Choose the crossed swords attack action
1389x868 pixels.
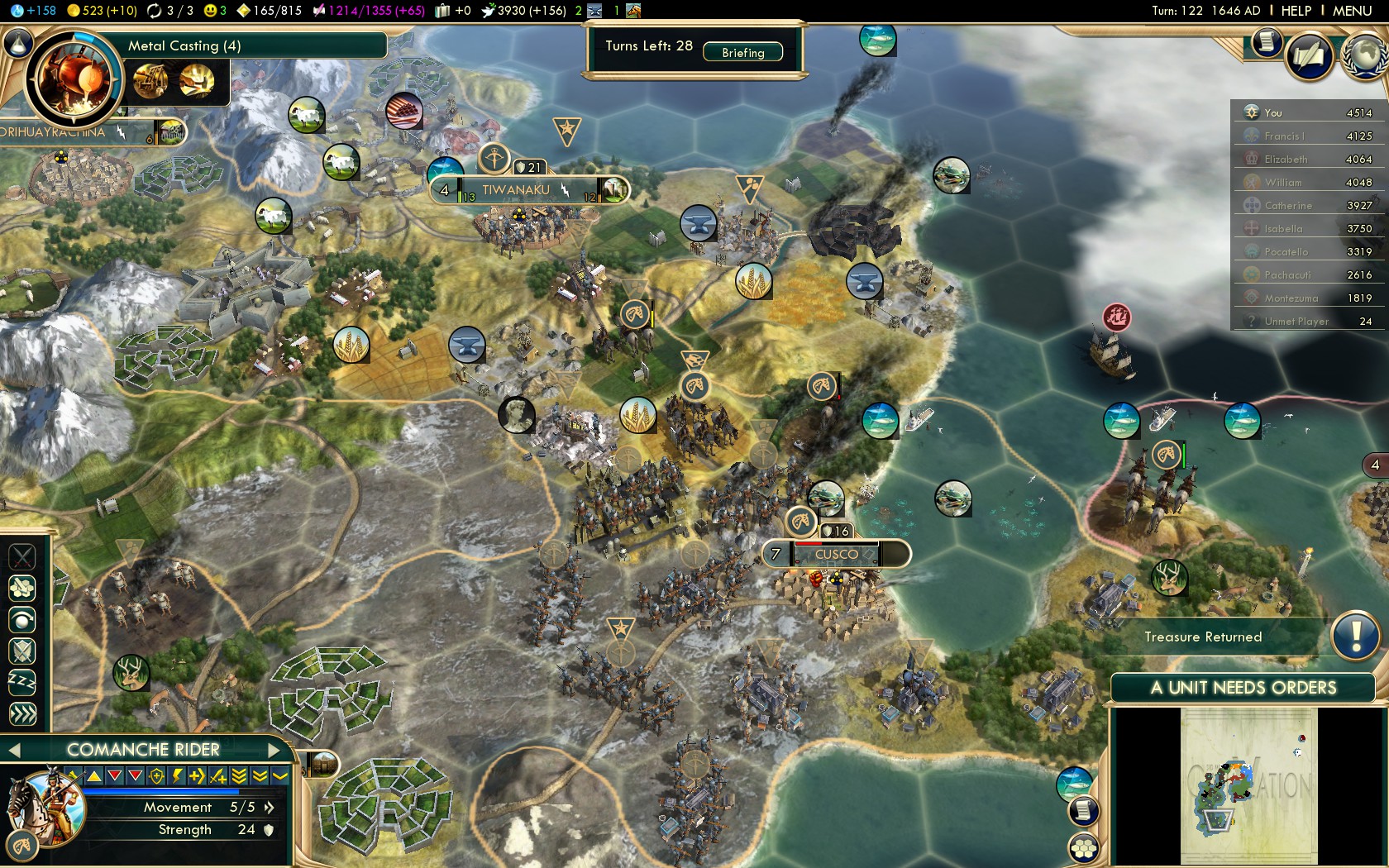tap(22, 556)
